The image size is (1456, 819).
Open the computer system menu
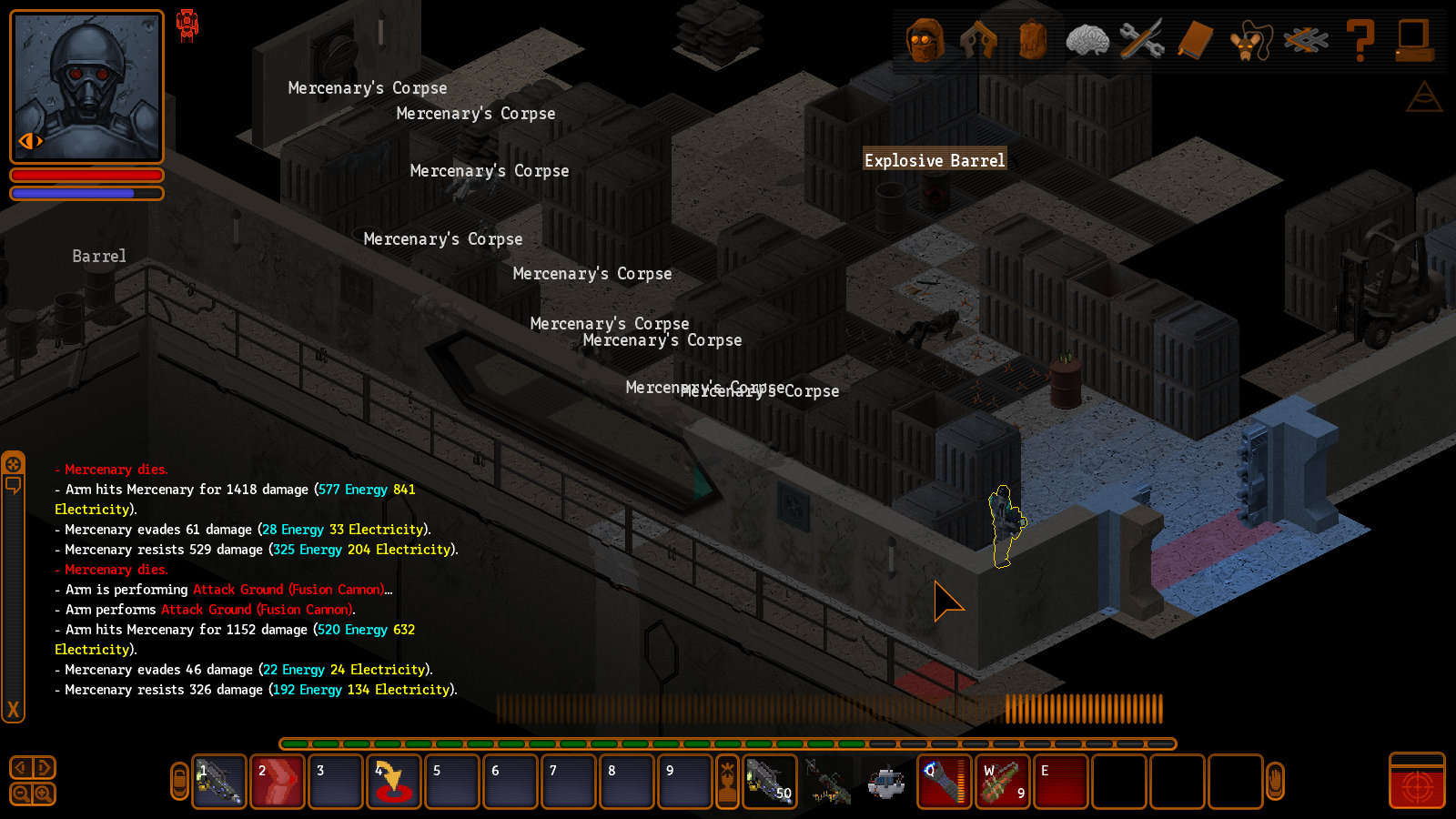[x=1414, y=40]
